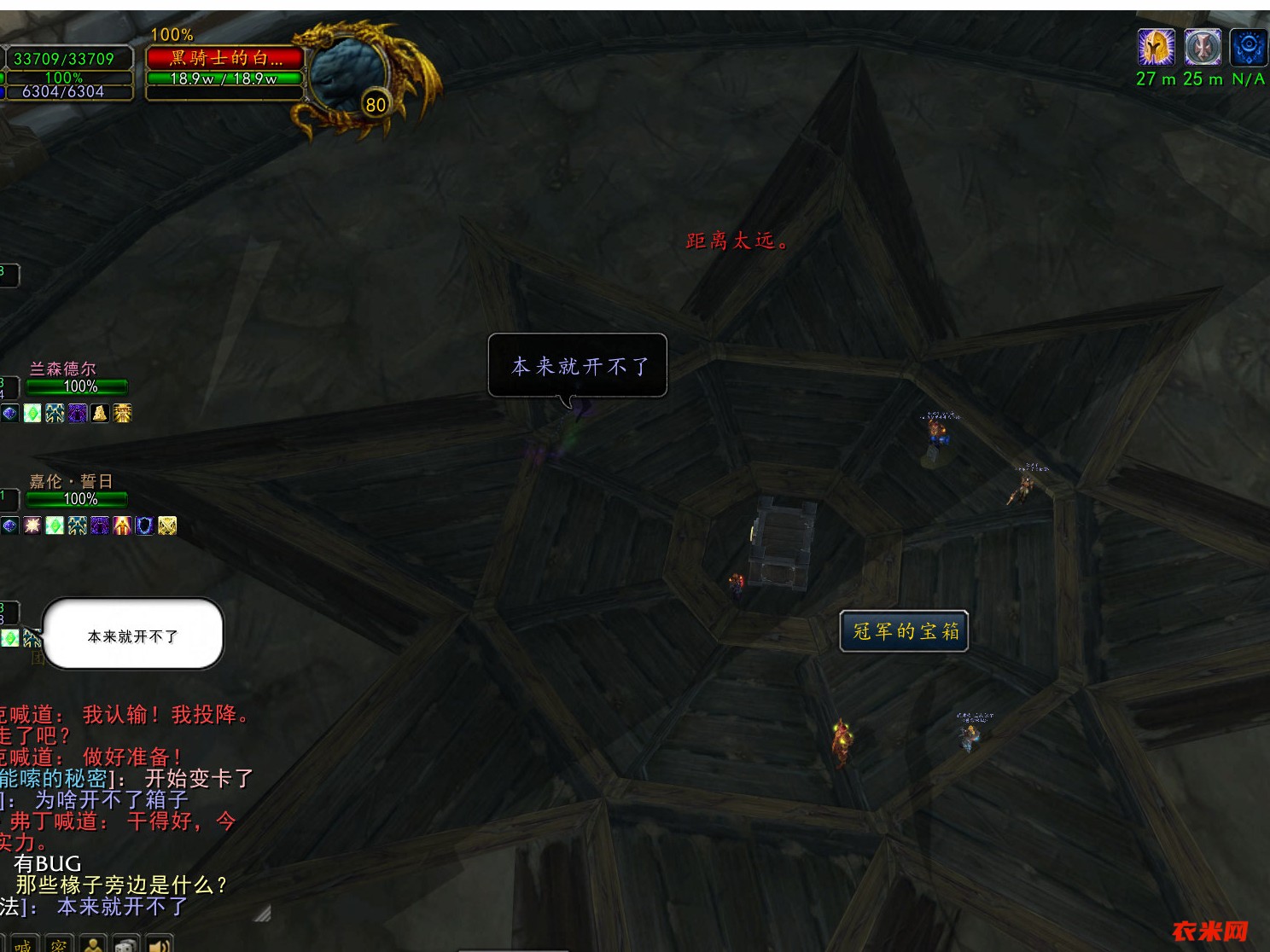
Task: Click the blue buff icon labeled N/A
Action: 1248,49
